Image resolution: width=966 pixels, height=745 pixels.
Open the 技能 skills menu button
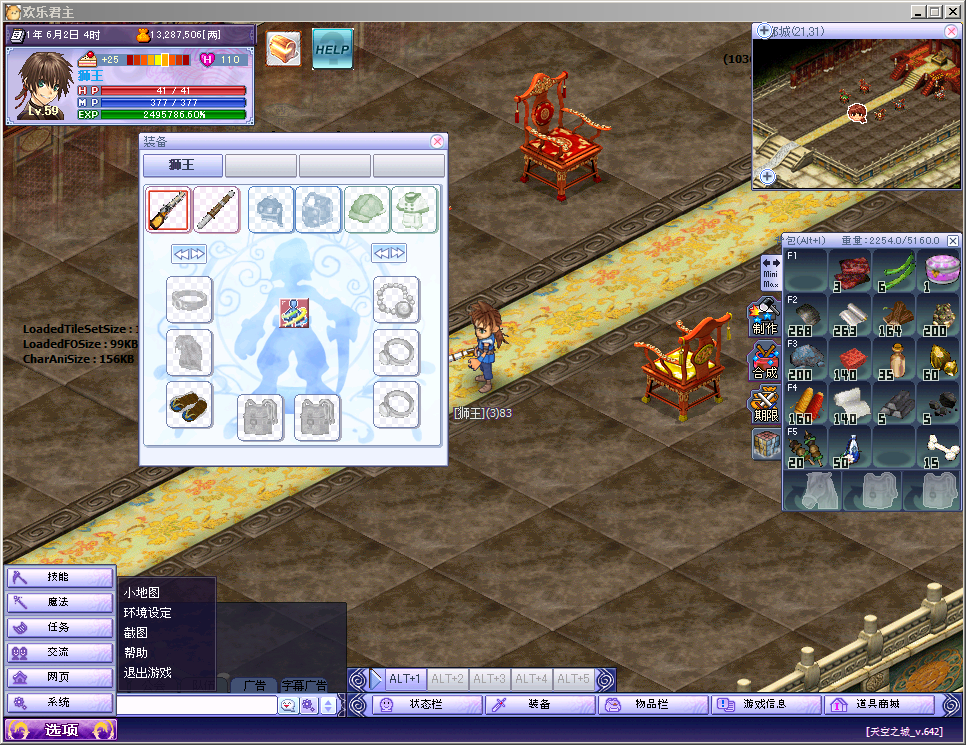click(x=60, y=578)
